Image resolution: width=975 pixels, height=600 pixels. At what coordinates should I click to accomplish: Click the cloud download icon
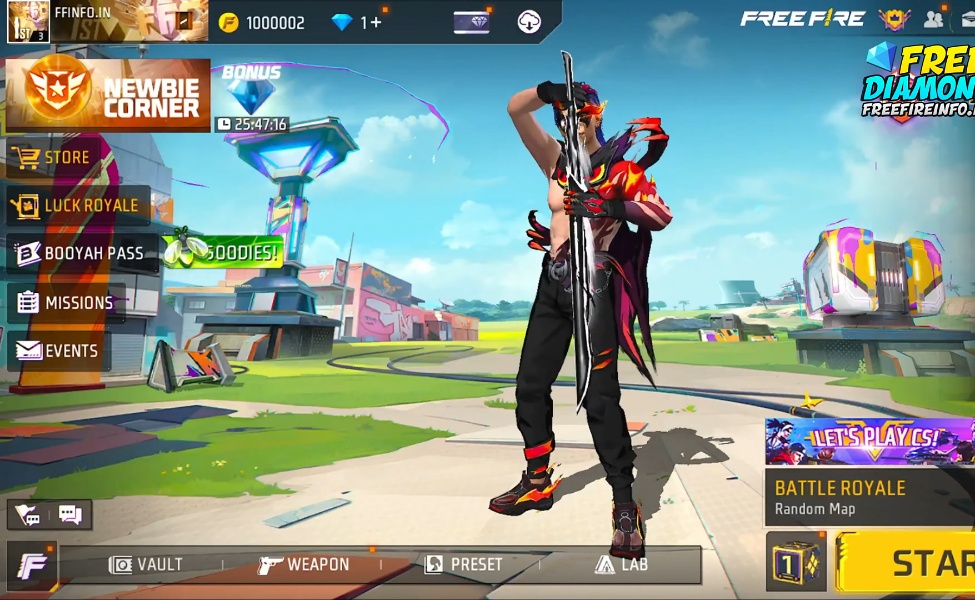[529, 22]
